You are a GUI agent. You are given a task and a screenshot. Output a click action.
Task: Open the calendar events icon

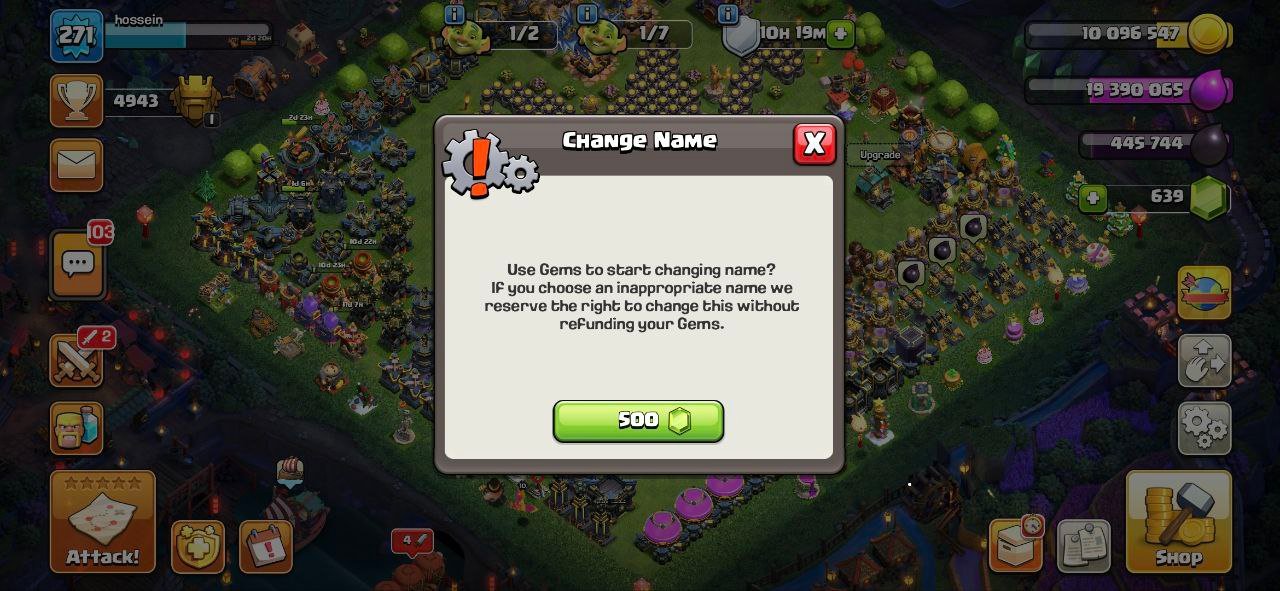pos(265,546)
